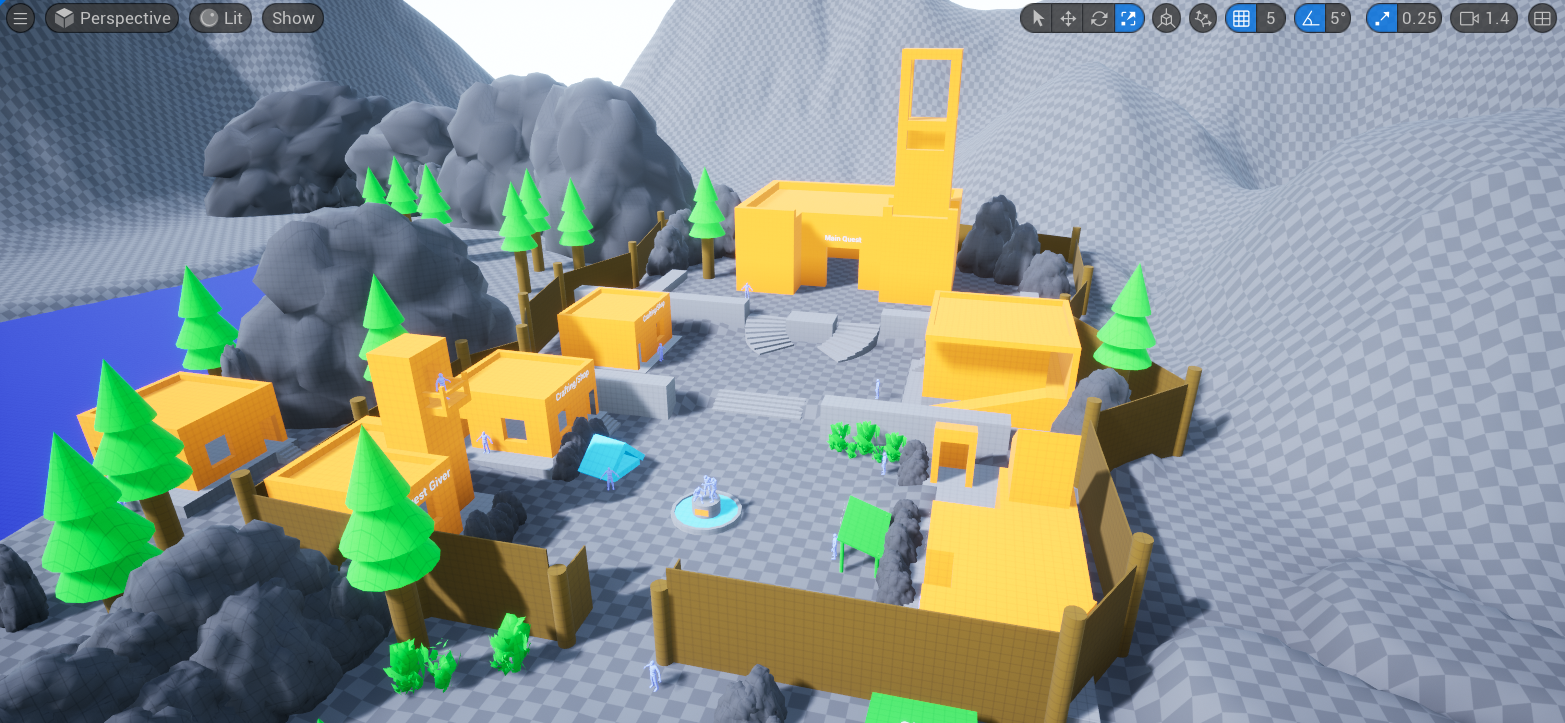The width and height of the screenshot is (1565, 723).
Task: Select the cursor selection tool
Action: 1039,18
